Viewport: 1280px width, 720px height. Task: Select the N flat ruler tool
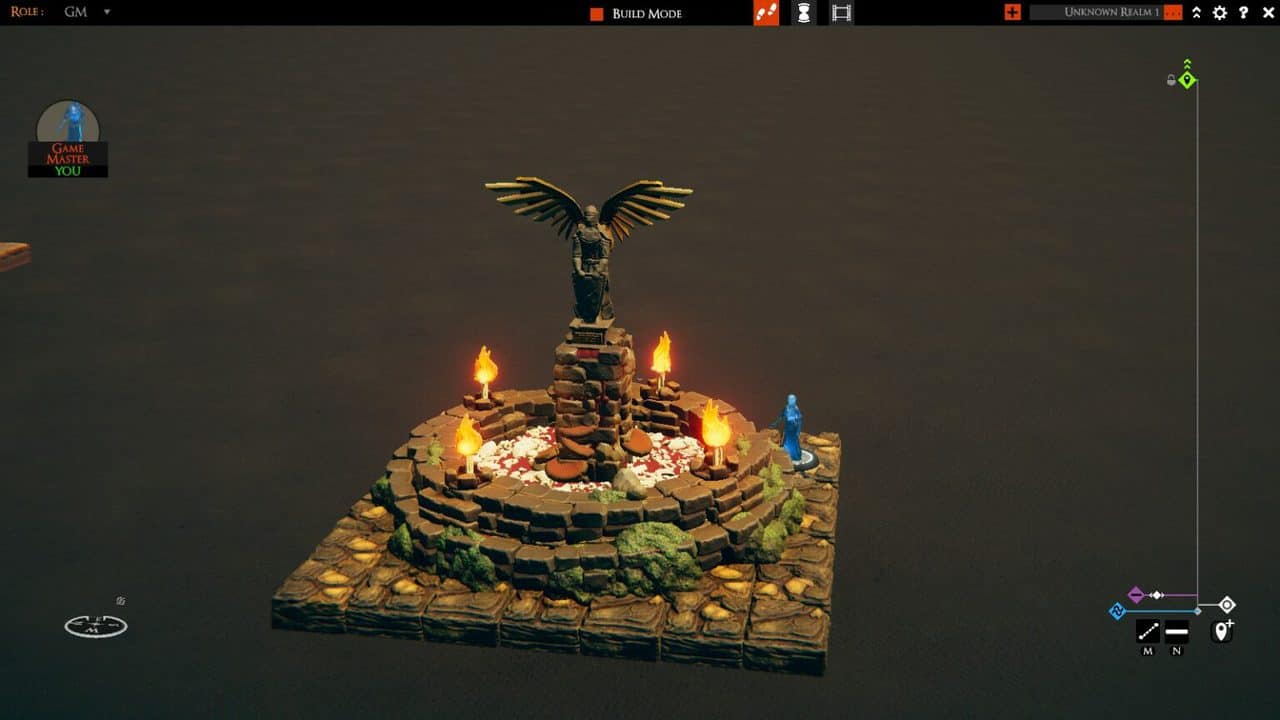point(1177,631)
